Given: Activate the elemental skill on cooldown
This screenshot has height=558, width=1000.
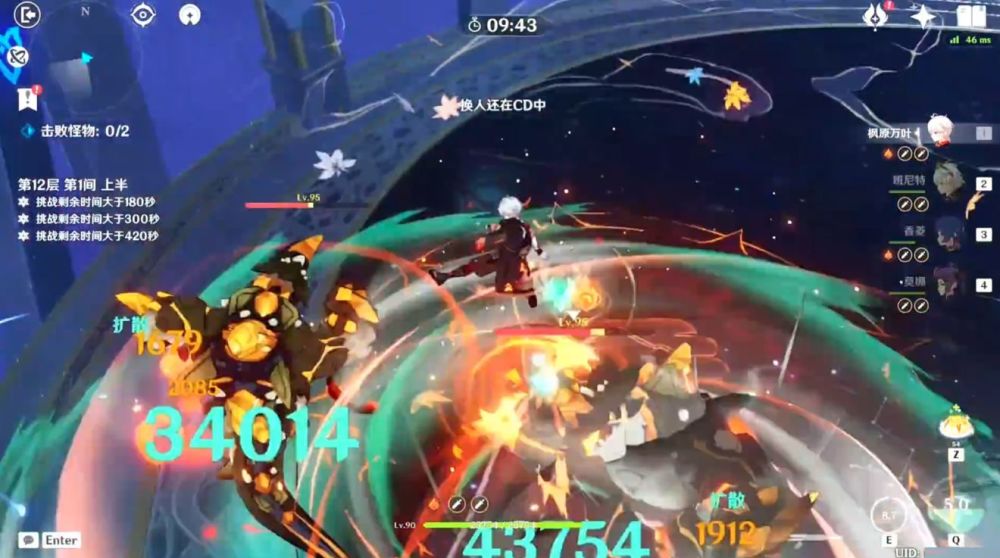Looking at the screenshot, I should point(886,513).
